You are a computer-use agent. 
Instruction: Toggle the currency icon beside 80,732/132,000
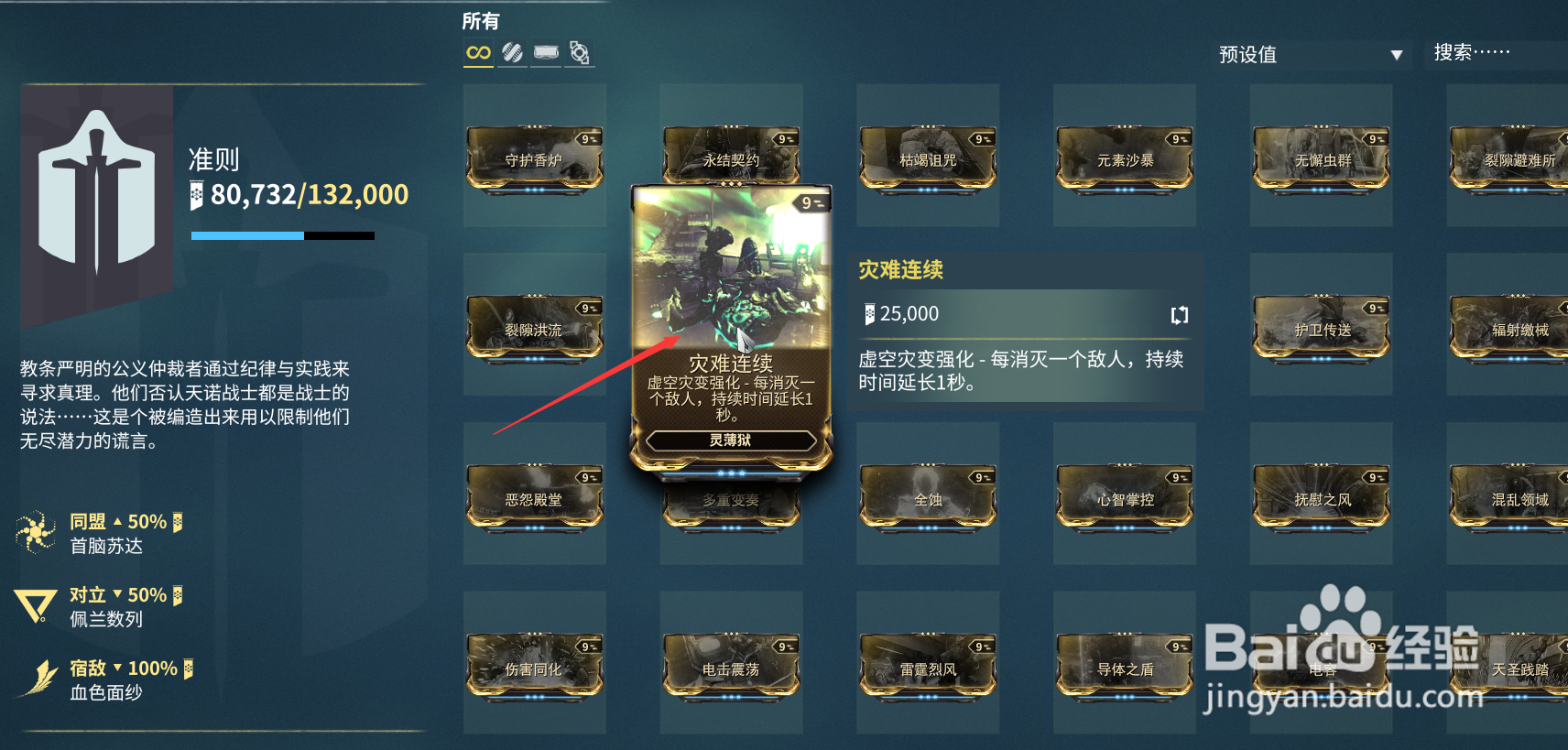(195, 193)
